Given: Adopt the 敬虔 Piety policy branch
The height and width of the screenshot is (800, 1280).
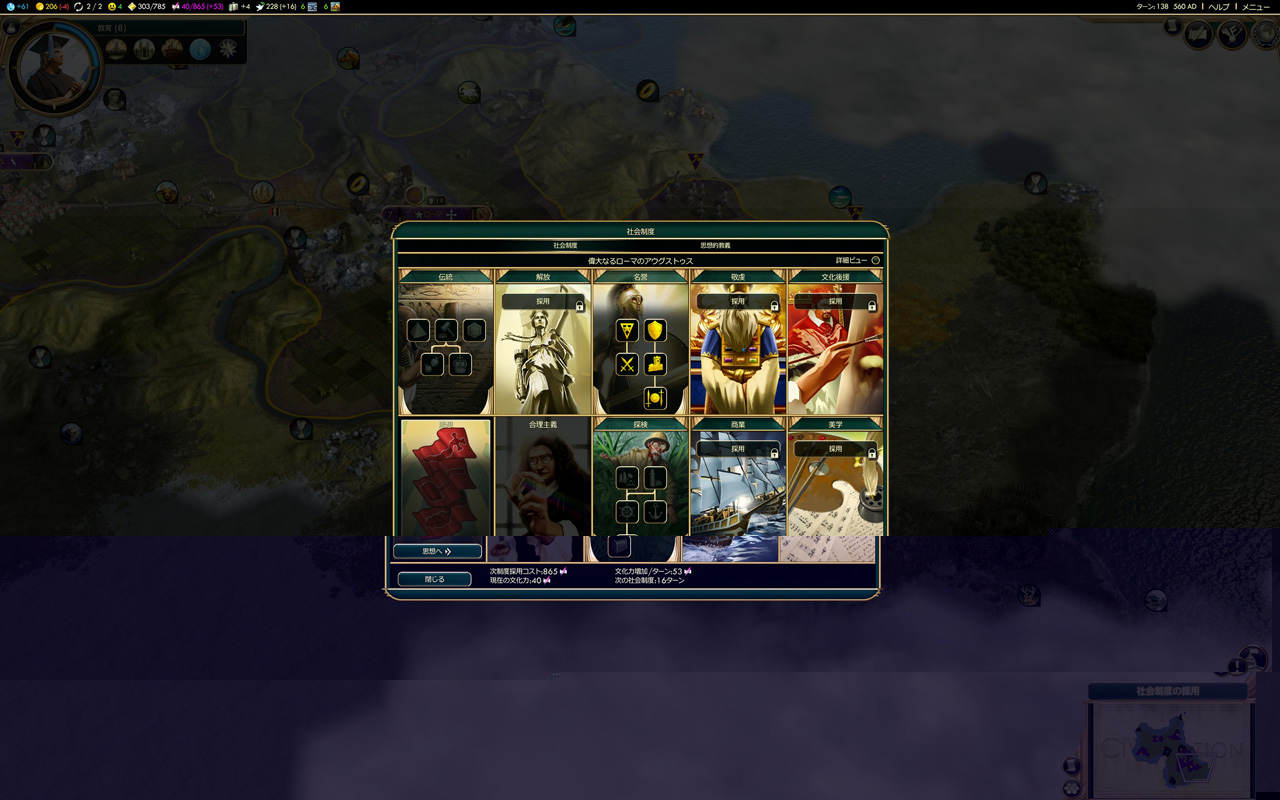Looking at the screenshot, I should 738,301.
